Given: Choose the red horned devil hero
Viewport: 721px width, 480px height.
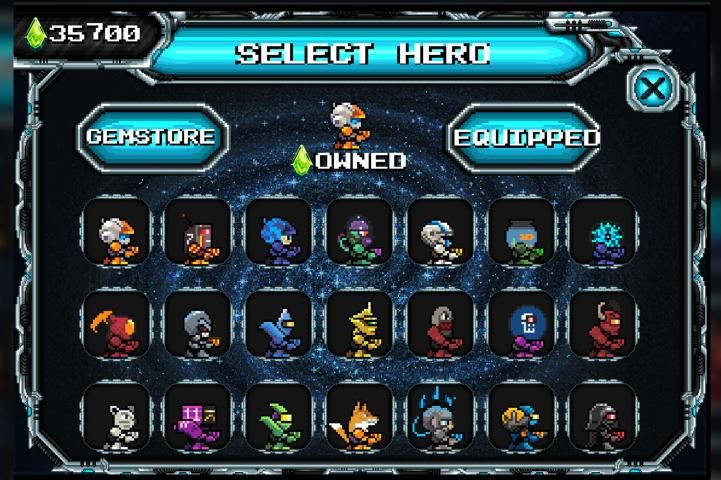Looking at the screenshot, I should click(x=602, y=326).
